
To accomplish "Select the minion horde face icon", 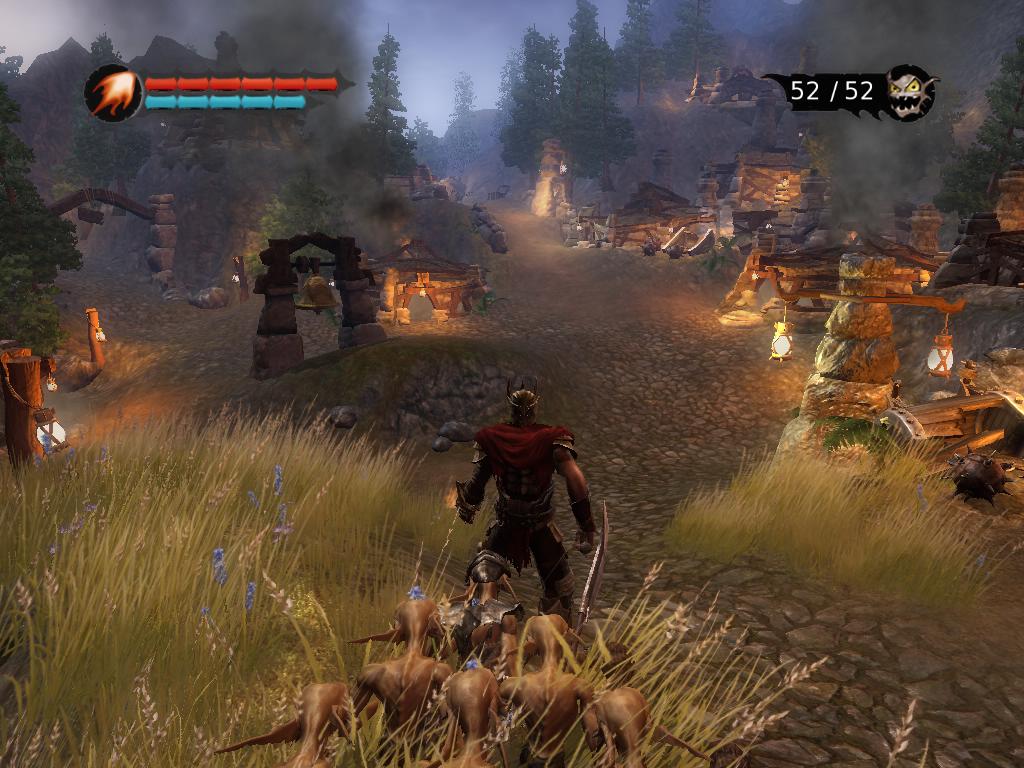I will click(x=910, y=92).
